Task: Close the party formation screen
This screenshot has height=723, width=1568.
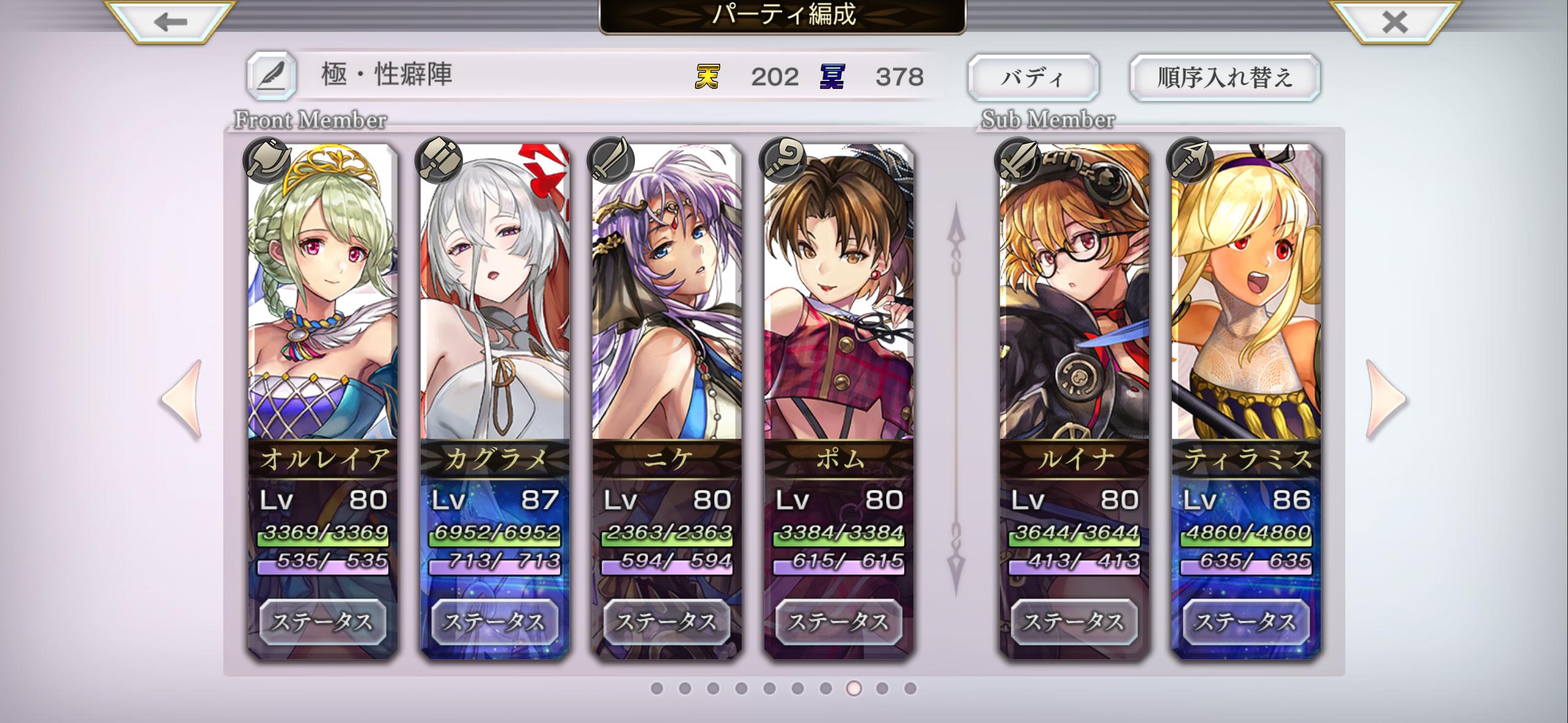Action: coord(1394,23)
